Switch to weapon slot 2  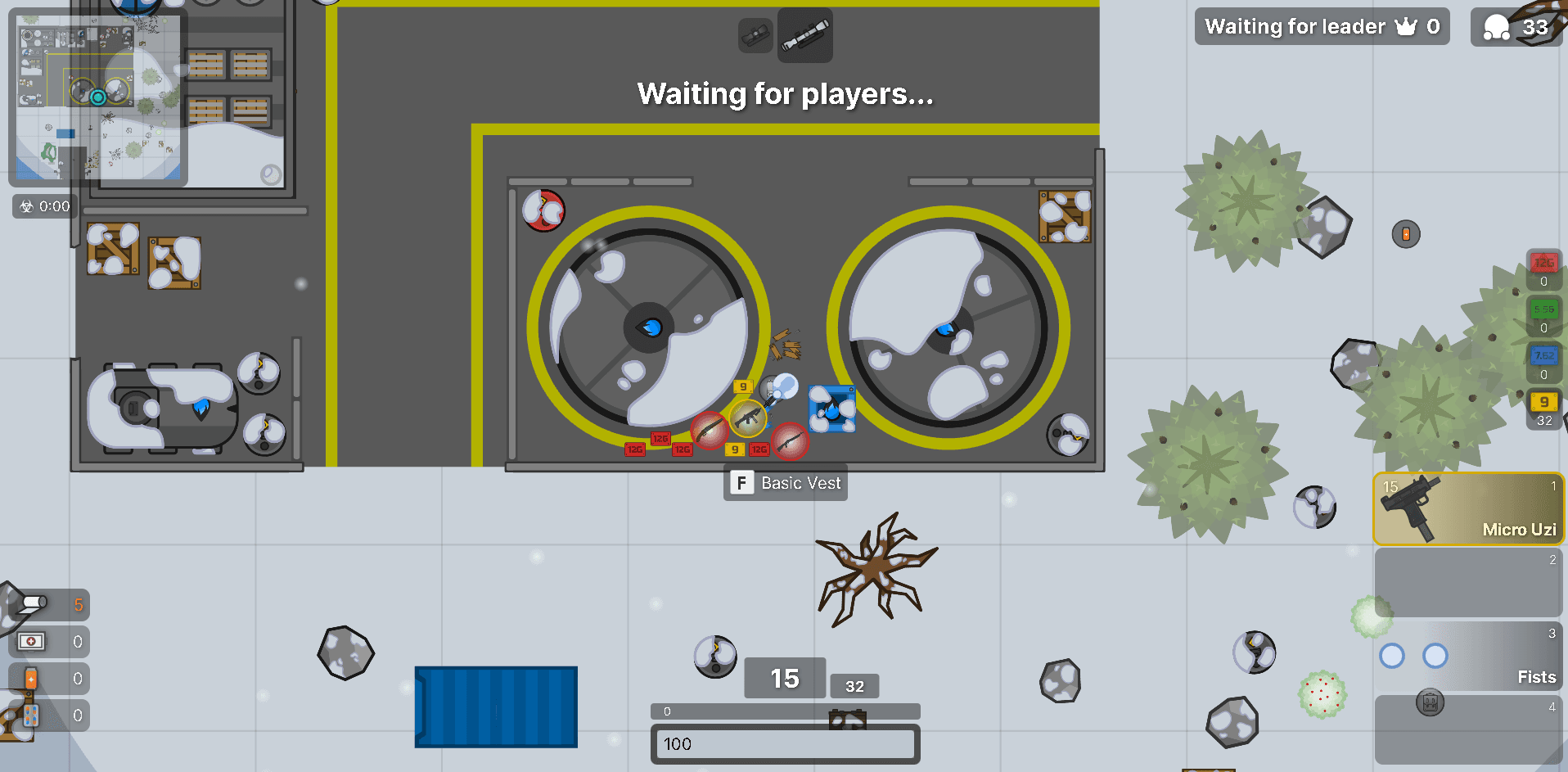(1469, 582)
